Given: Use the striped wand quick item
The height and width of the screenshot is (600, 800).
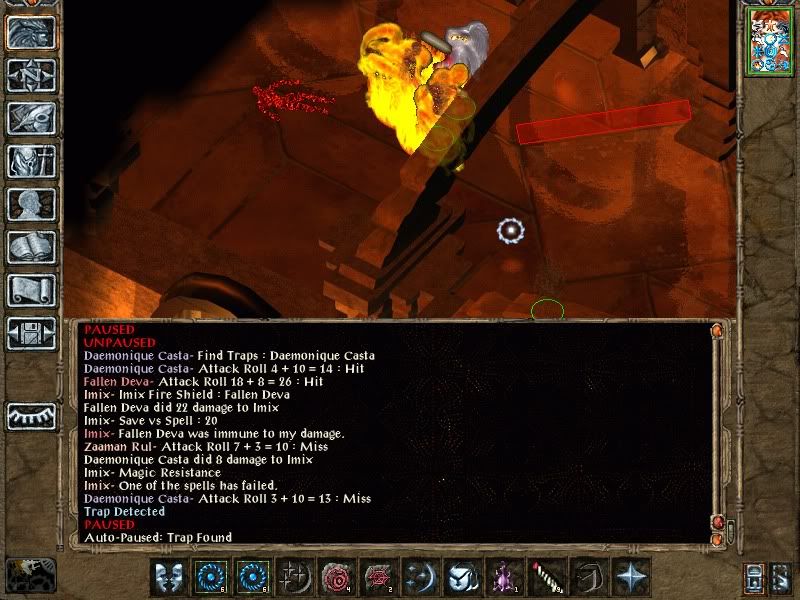Looking at the screenshot, I should pyautogui.click(x=545, y=577).
